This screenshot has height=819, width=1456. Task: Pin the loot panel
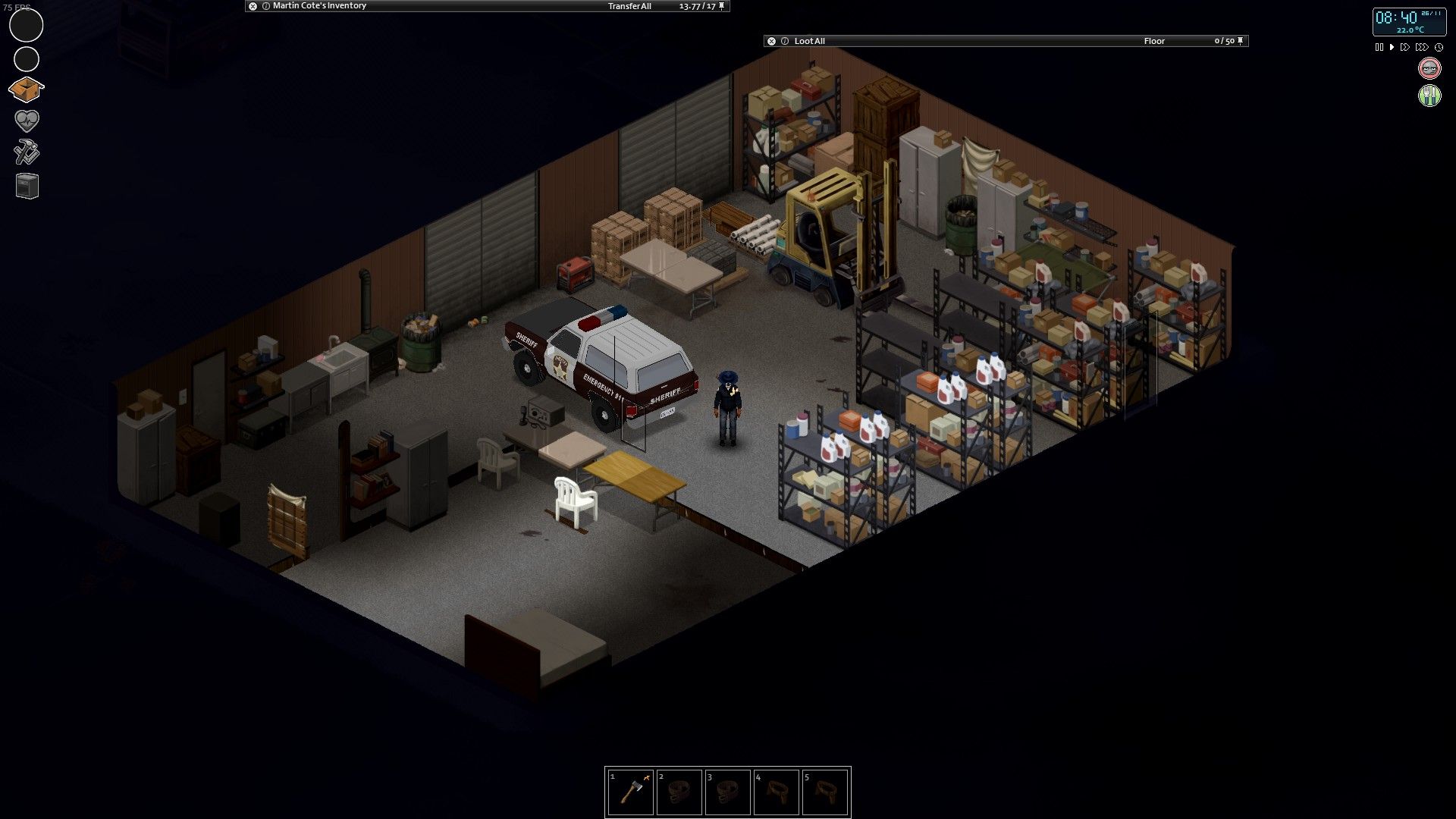1241,41
